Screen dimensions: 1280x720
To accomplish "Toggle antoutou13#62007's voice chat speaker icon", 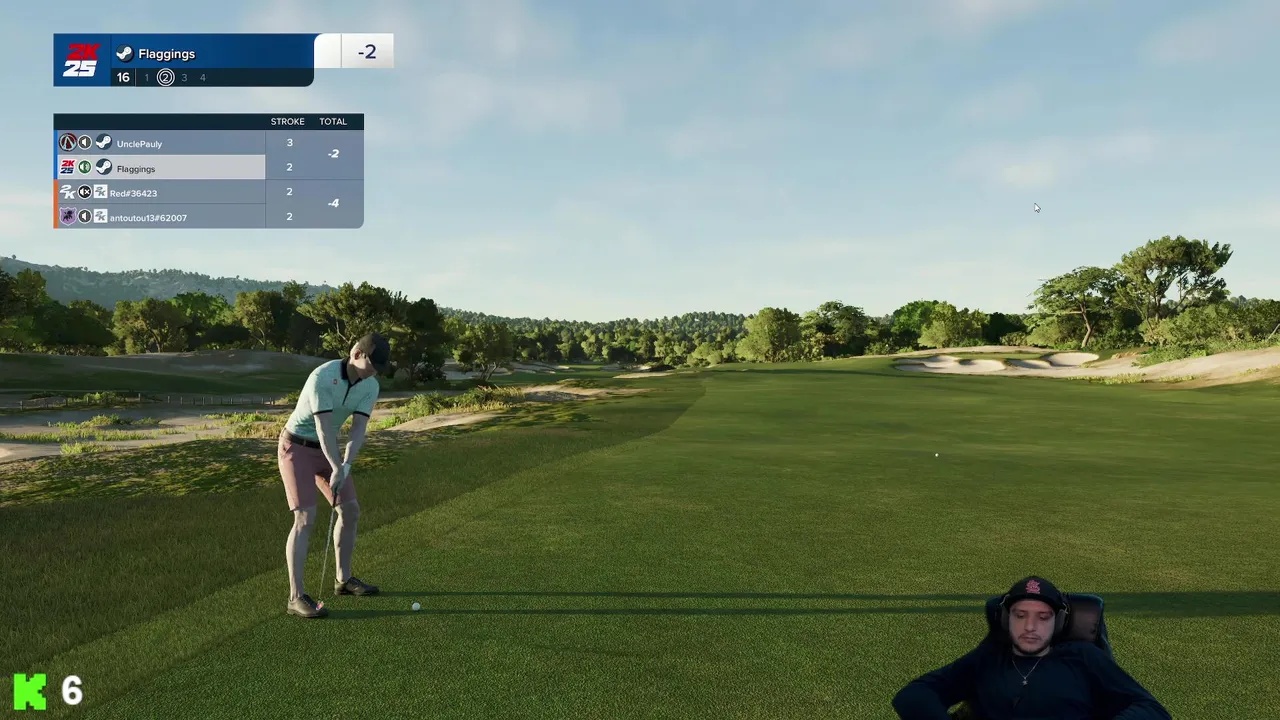I will 85,216.
